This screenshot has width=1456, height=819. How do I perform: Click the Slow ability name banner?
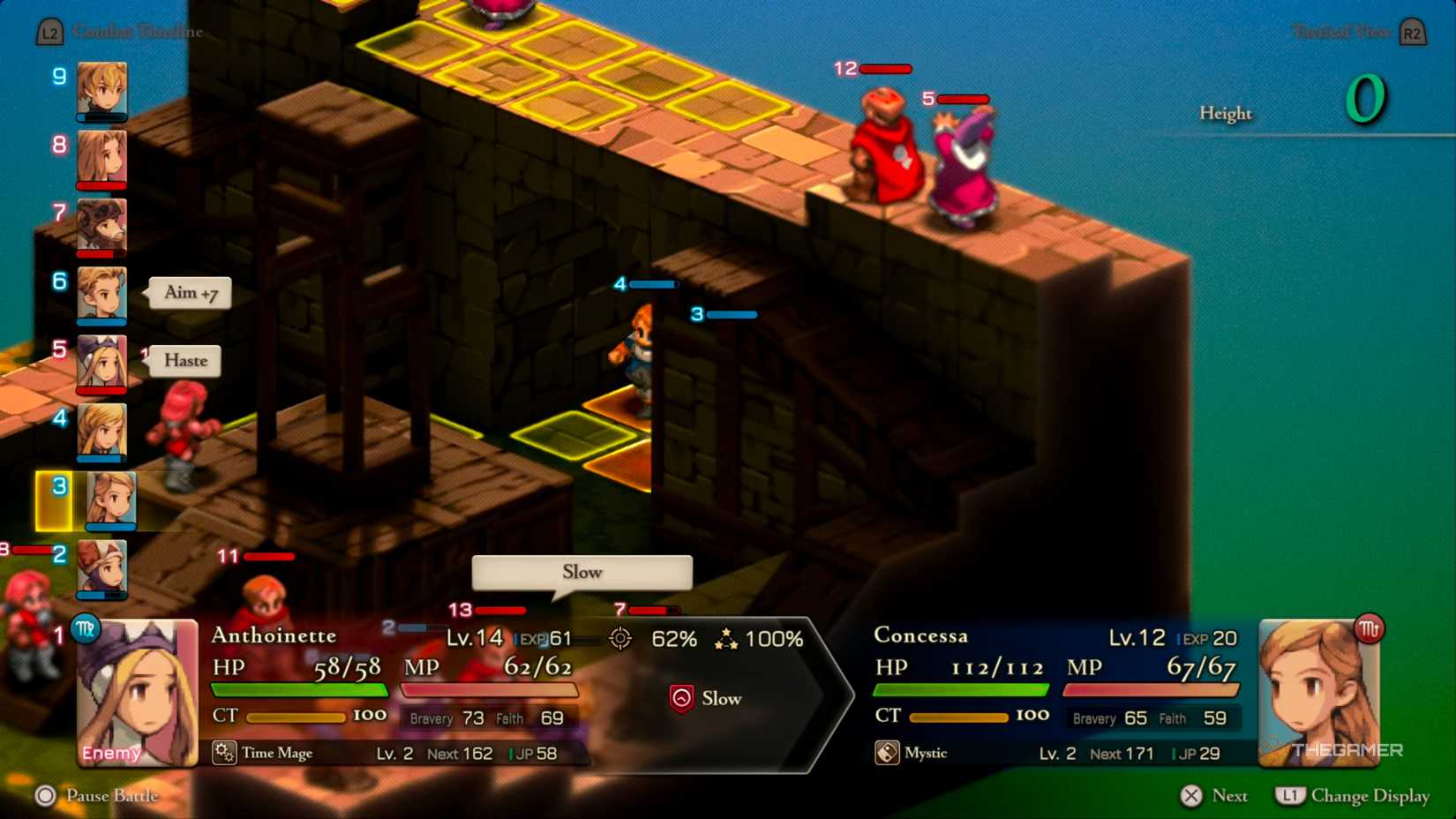click(x=582, y=573)
